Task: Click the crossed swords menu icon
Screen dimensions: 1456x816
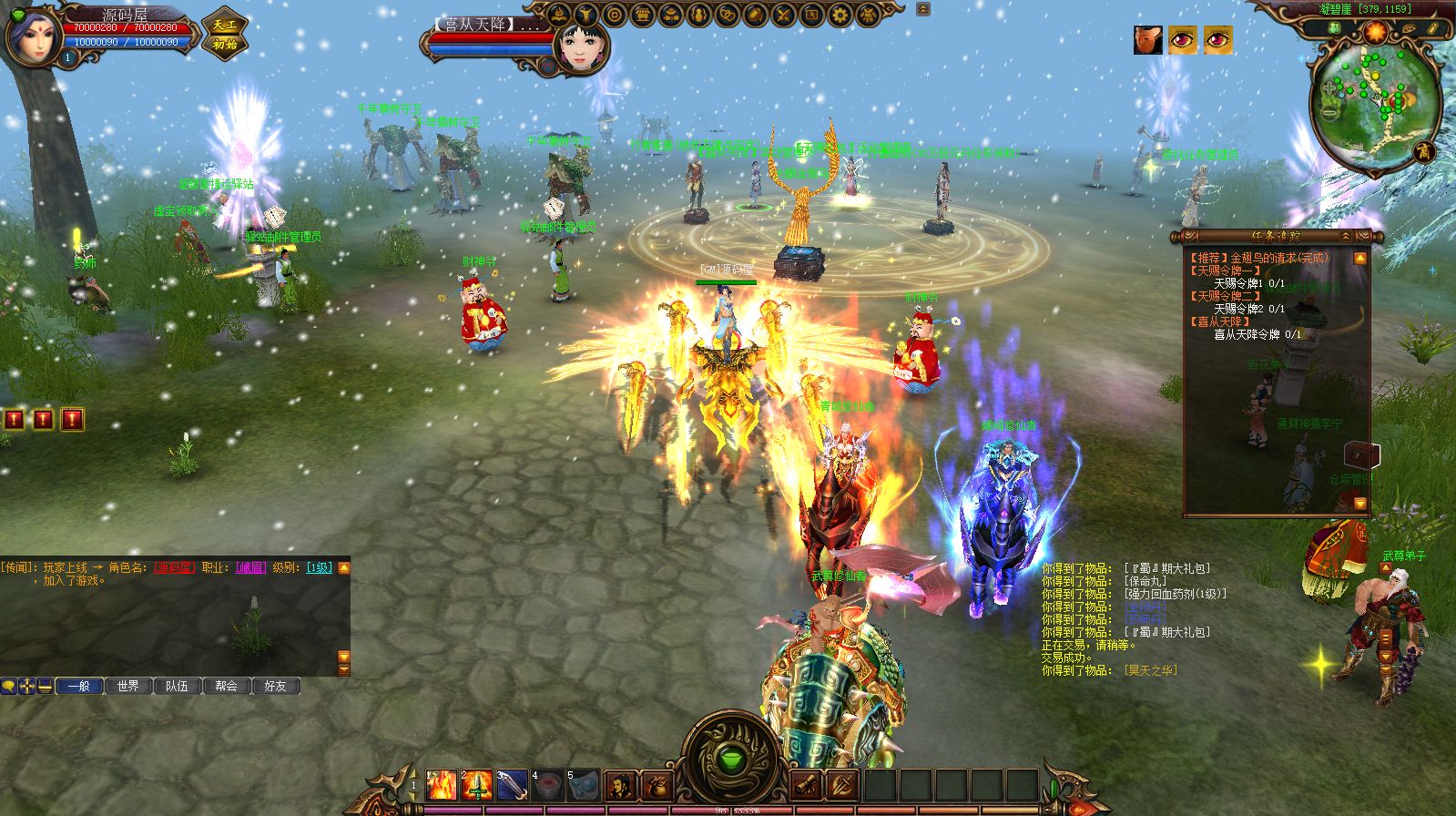Action: click(782, 15)
